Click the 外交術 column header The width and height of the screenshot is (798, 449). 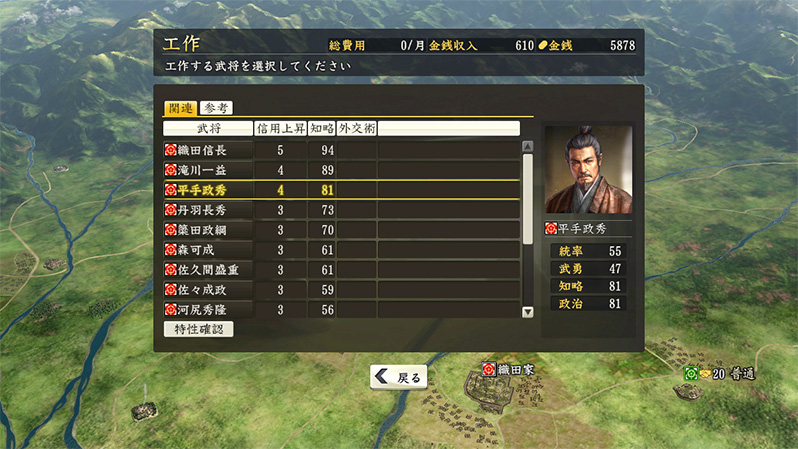click(357, 128)
